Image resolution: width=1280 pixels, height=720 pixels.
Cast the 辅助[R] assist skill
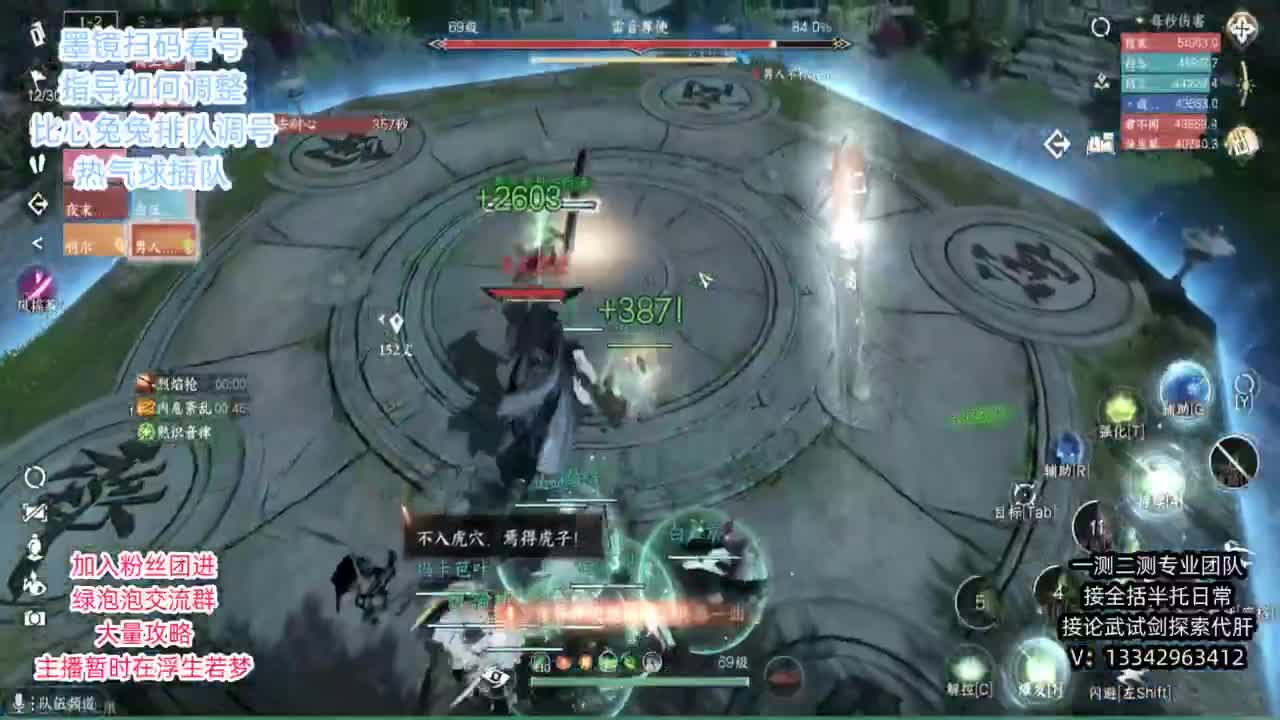1069,450
